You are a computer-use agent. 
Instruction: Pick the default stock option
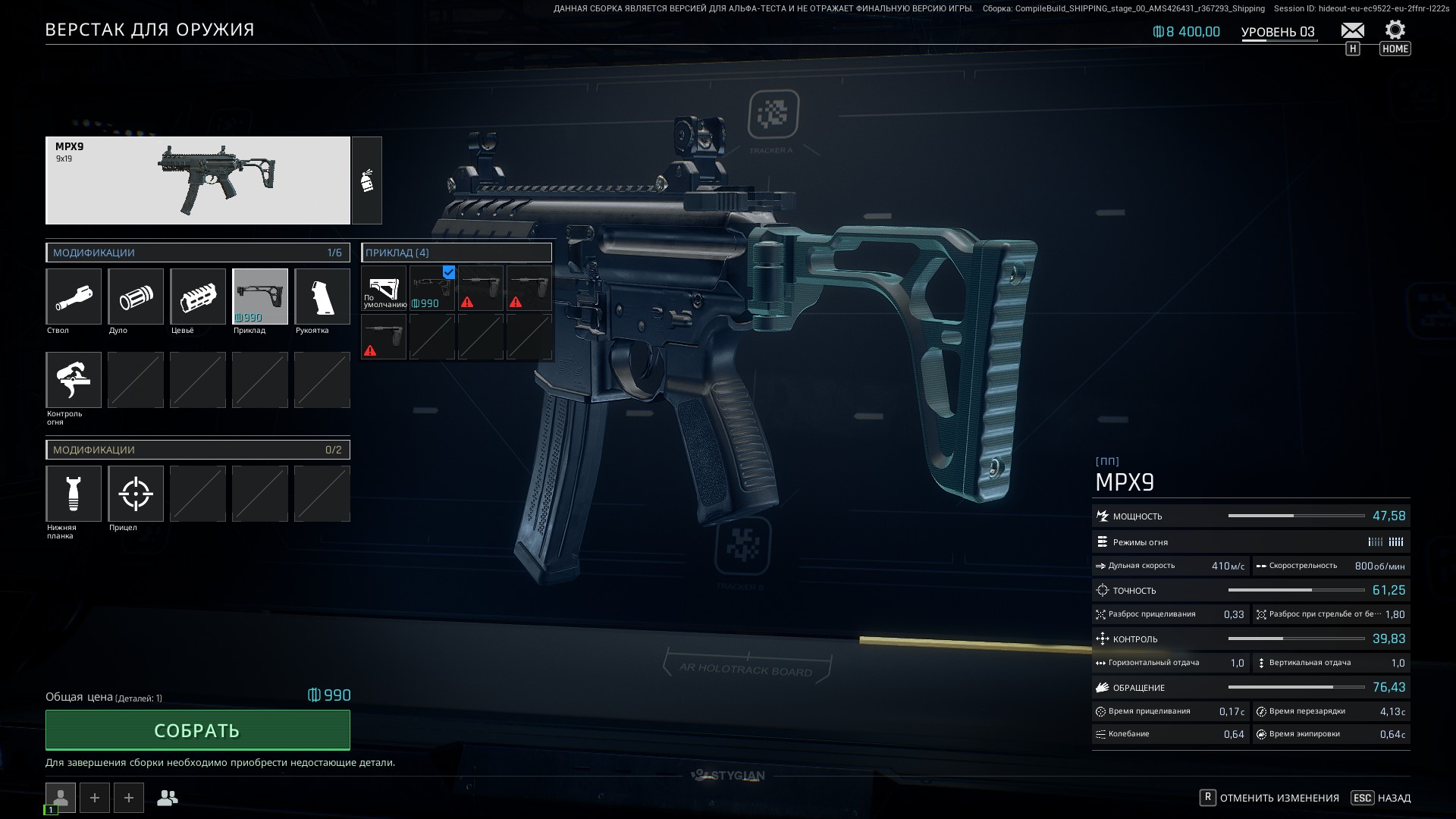point(384,288)
